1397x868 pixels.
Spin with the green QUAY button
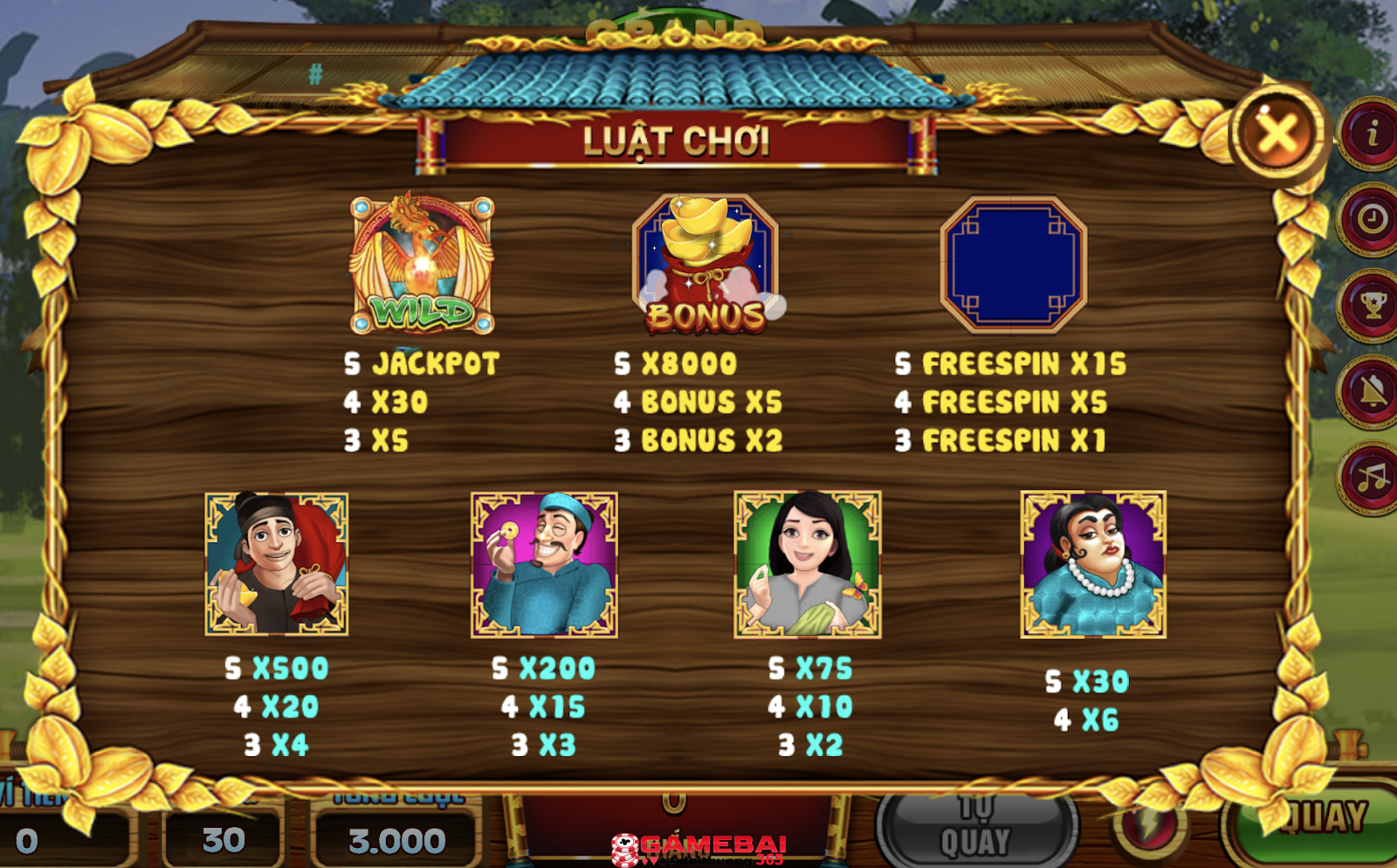coord(1320,821)
